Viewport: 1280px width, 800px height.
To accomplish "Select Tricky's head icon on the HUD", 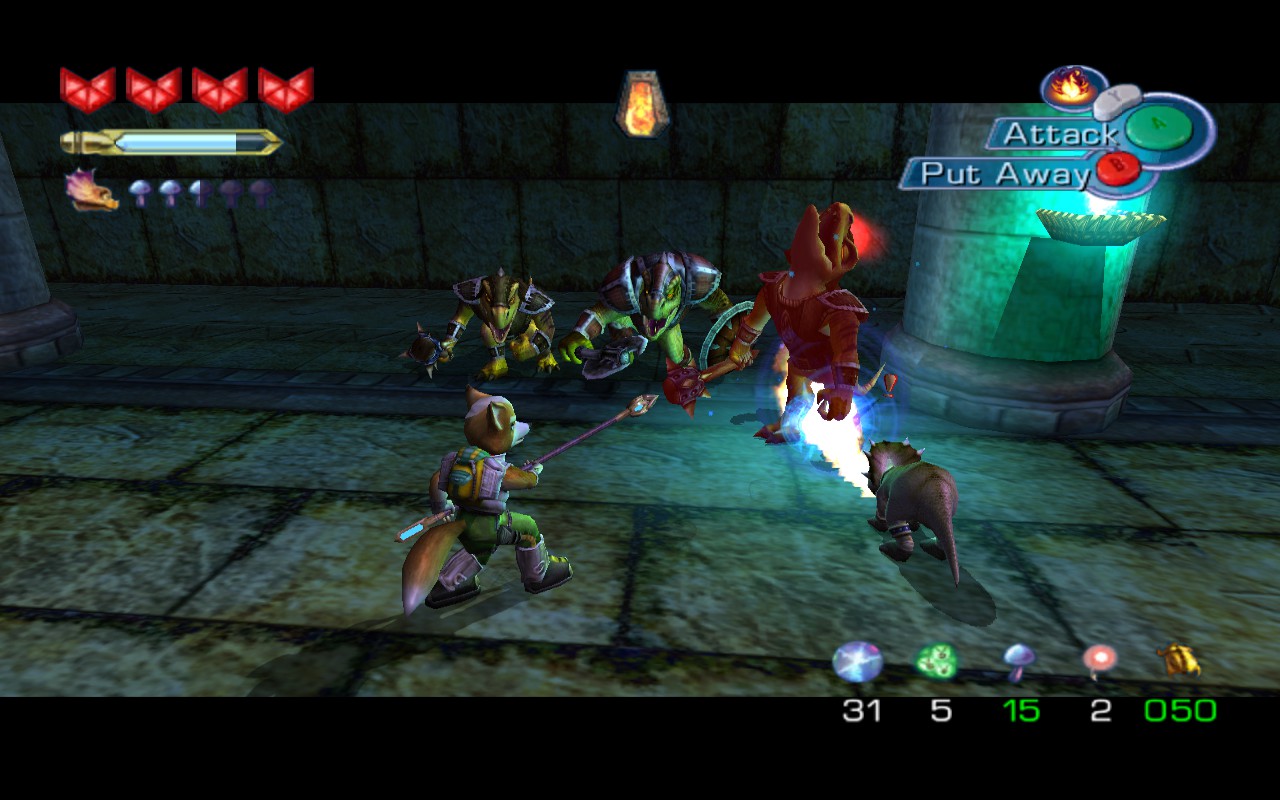I will [88, 190].
